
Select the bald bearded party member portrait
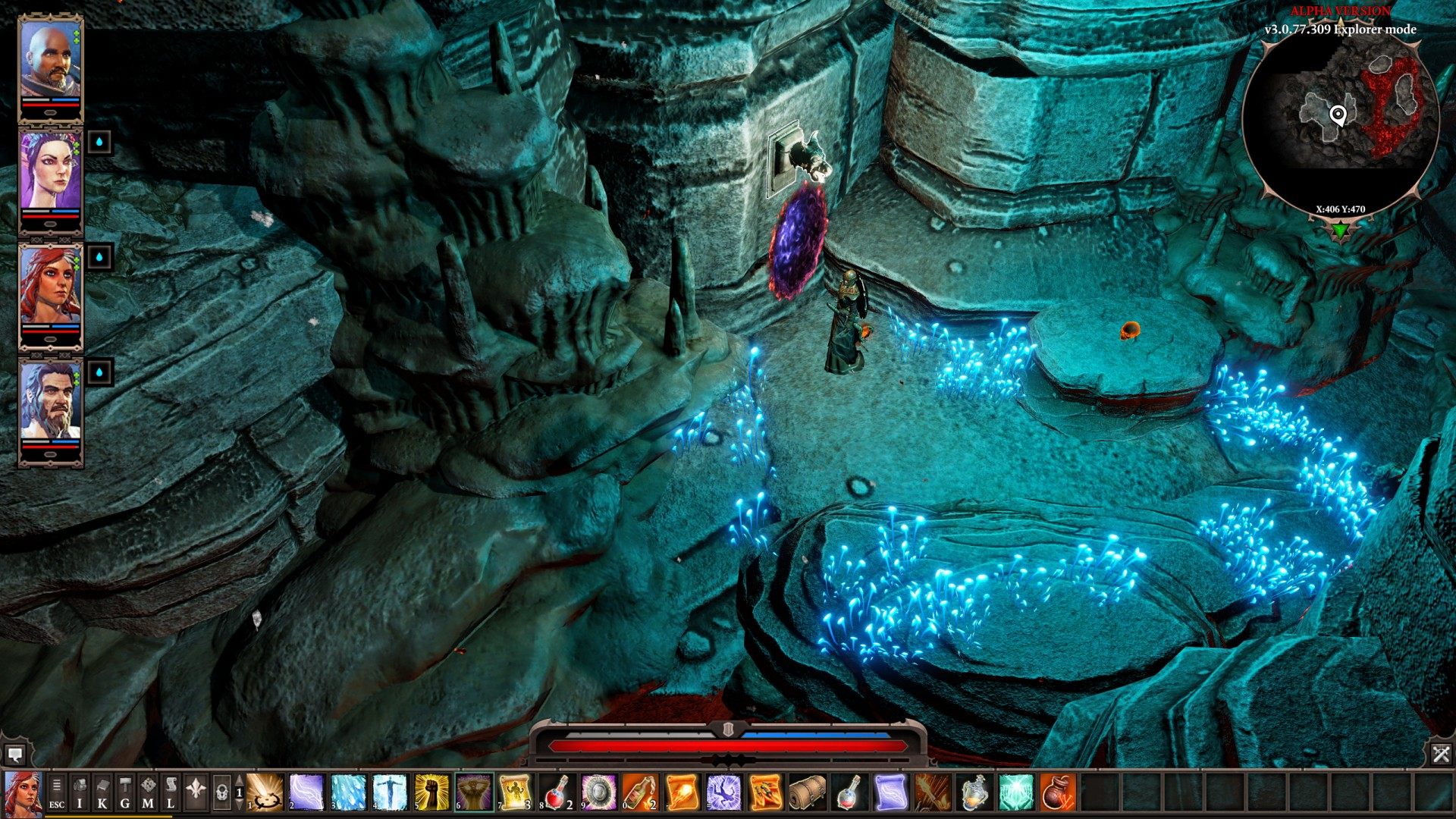click(50, 61)
